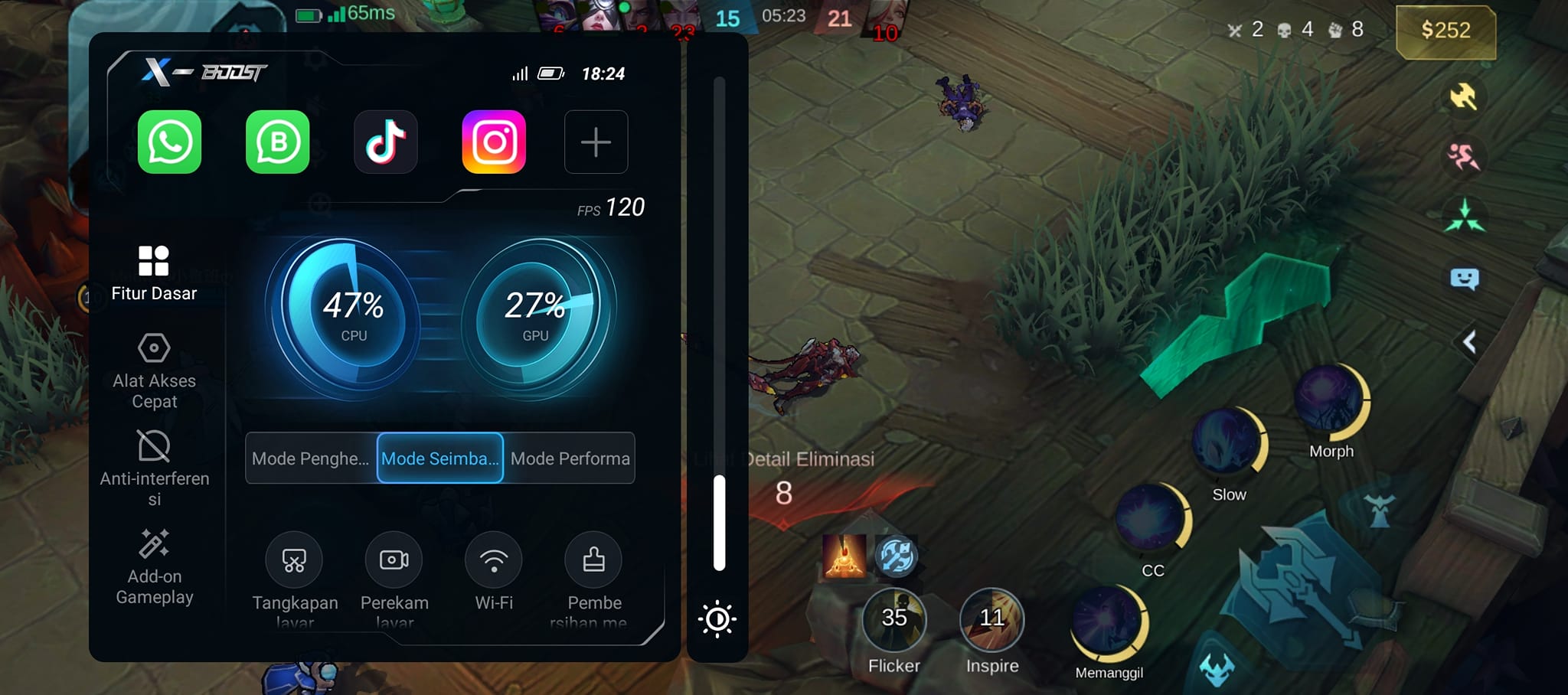Show the Add-on Gameplay section
The width and height of the screenshot is (1568, 695).
point(154,566)
